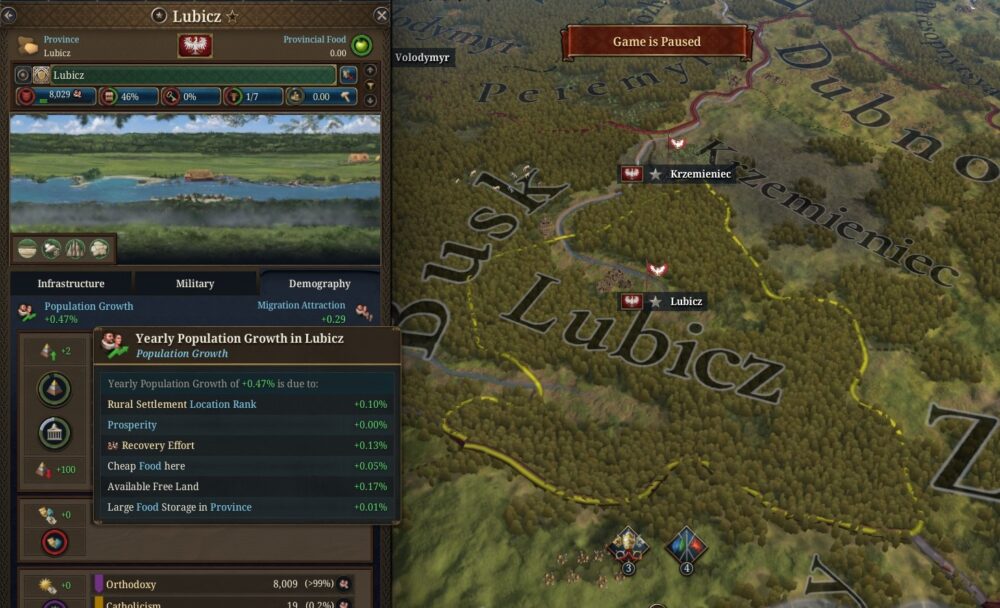Screen dimensions: 1000x608
Task: Go back using the top-left arrow
Action: pyautogui.click(x=10, y=14)
